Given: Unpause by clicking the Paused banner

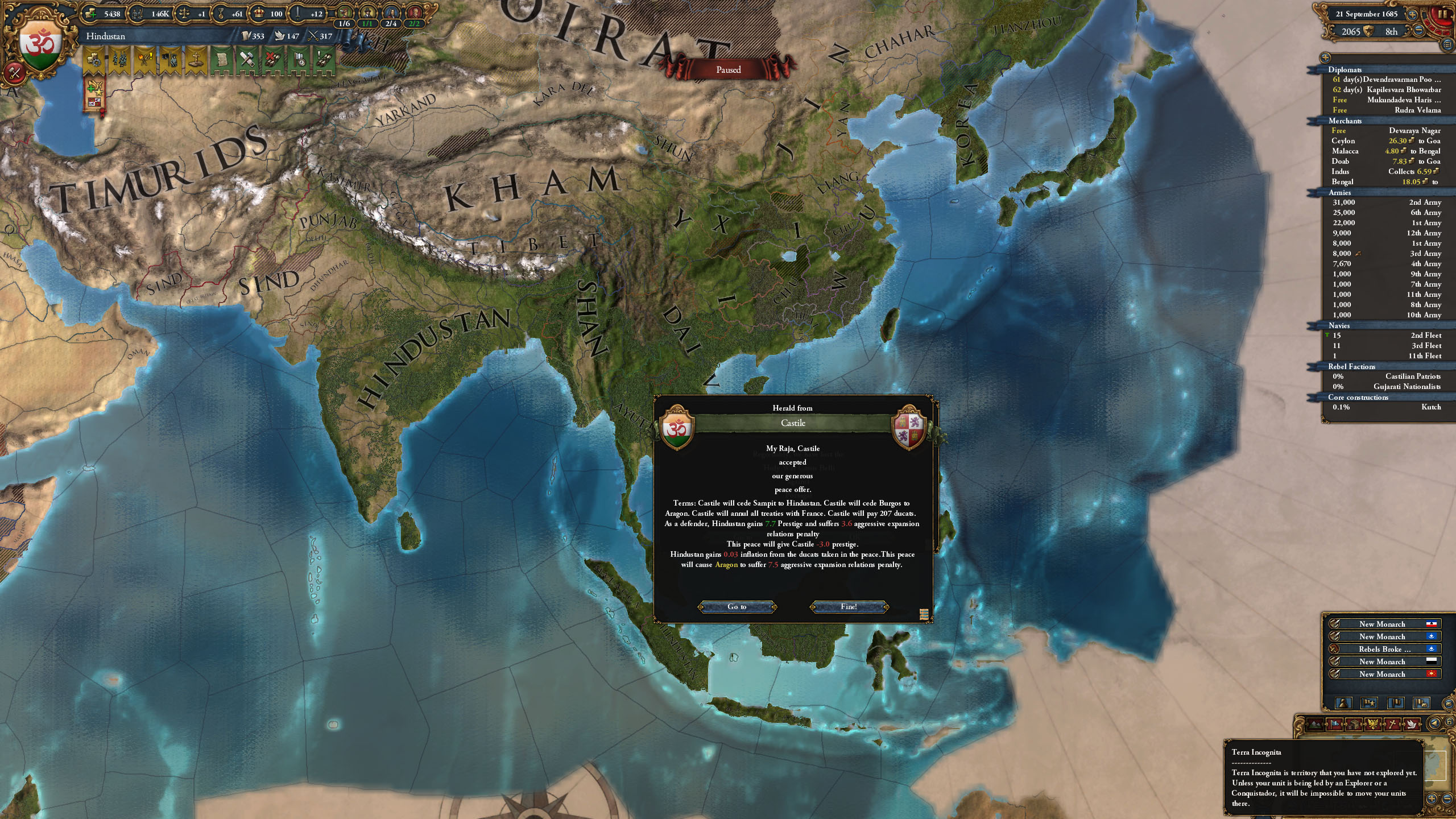Looking at the screenshot, I should 728,69.
